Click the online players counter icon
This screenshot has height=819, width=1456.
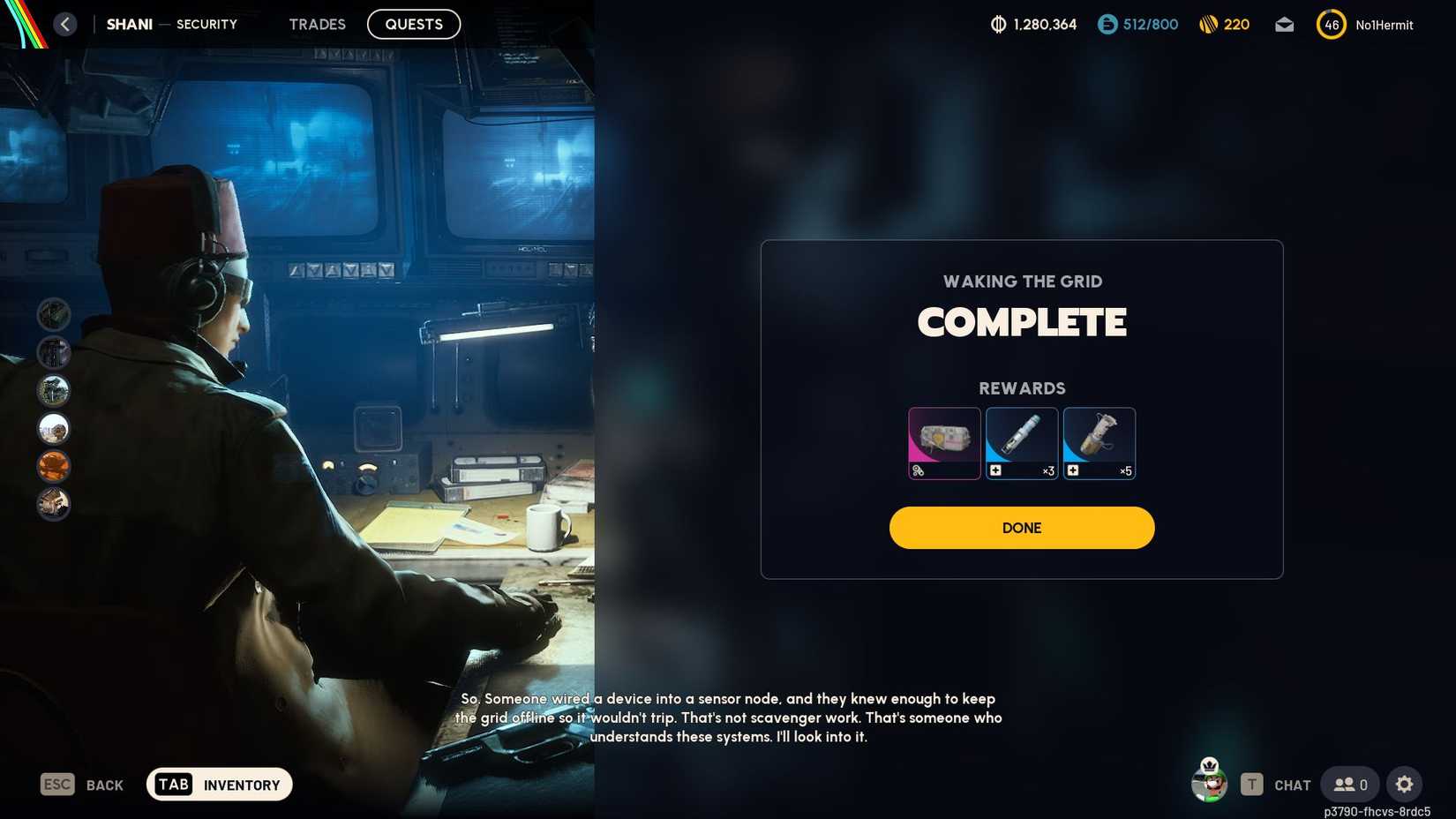1346,784
